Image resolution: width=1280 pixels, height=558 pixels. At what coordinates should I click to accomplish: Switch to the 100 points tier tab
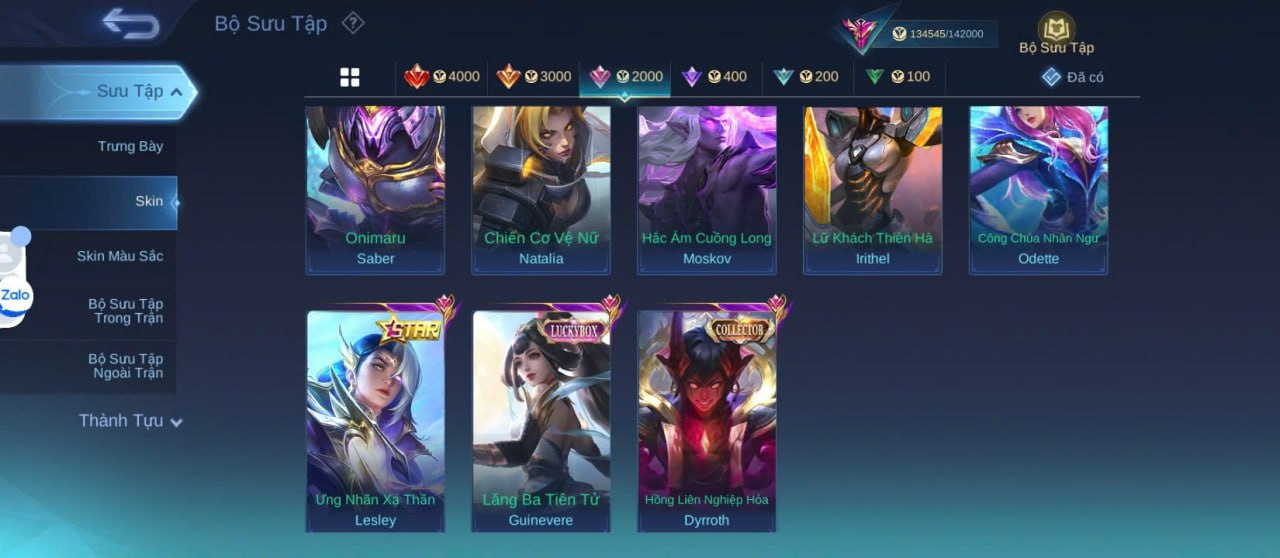point(898,77)
